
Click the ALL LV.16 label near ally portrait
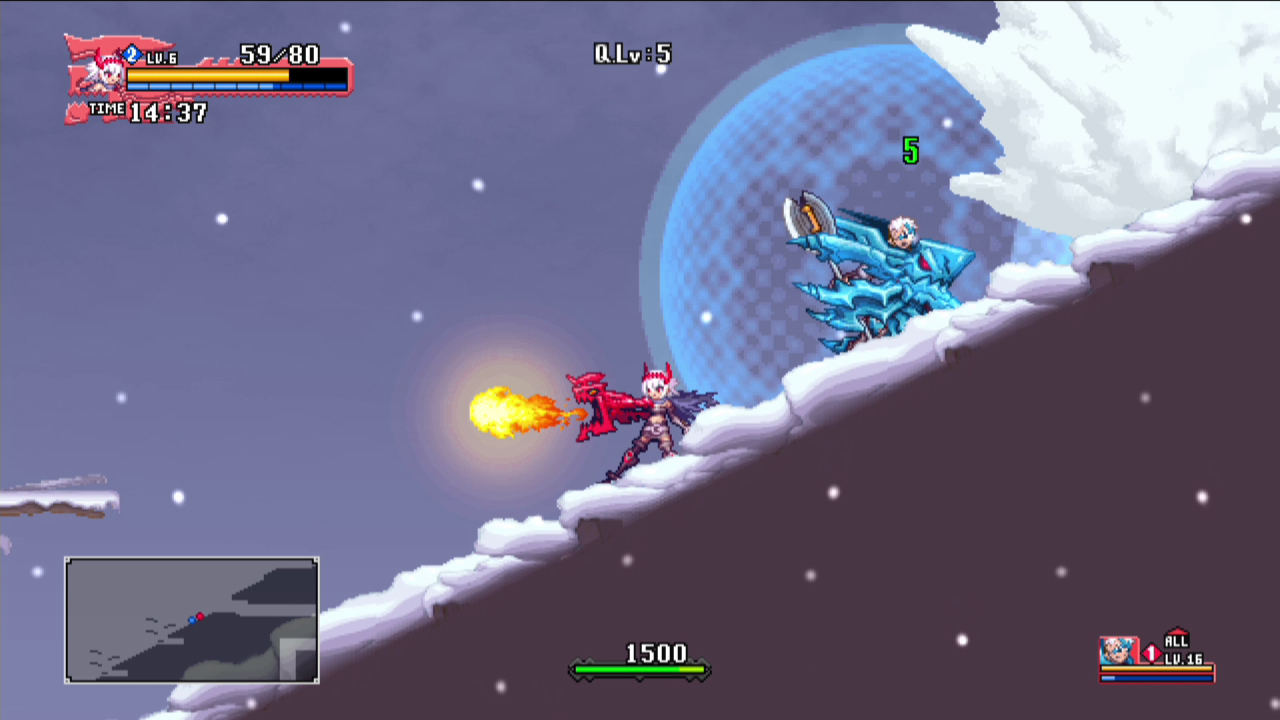[1183, 650]
